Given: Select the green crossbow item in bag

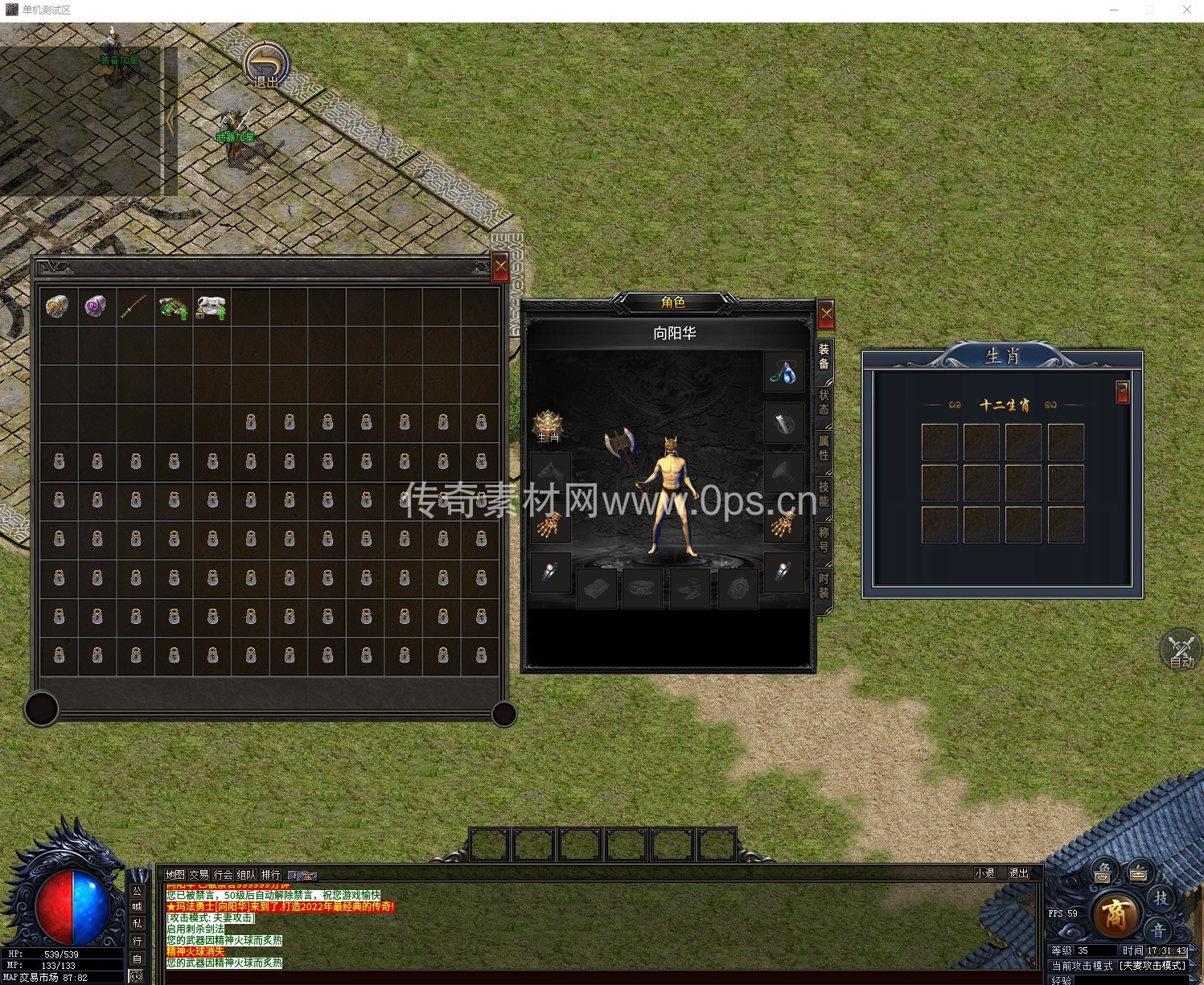Looking at the screenshot, I should click(173, 307).
